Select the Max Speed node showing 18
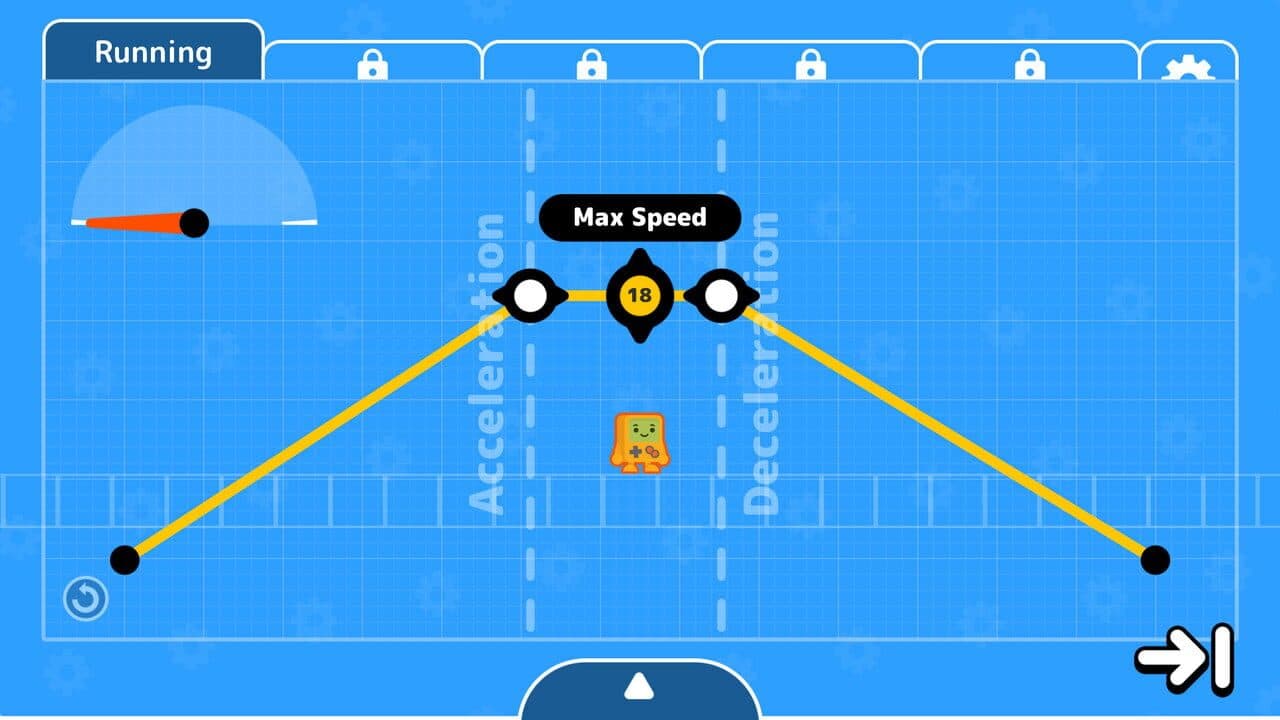1280x720 pixels. tap(640, 297)
